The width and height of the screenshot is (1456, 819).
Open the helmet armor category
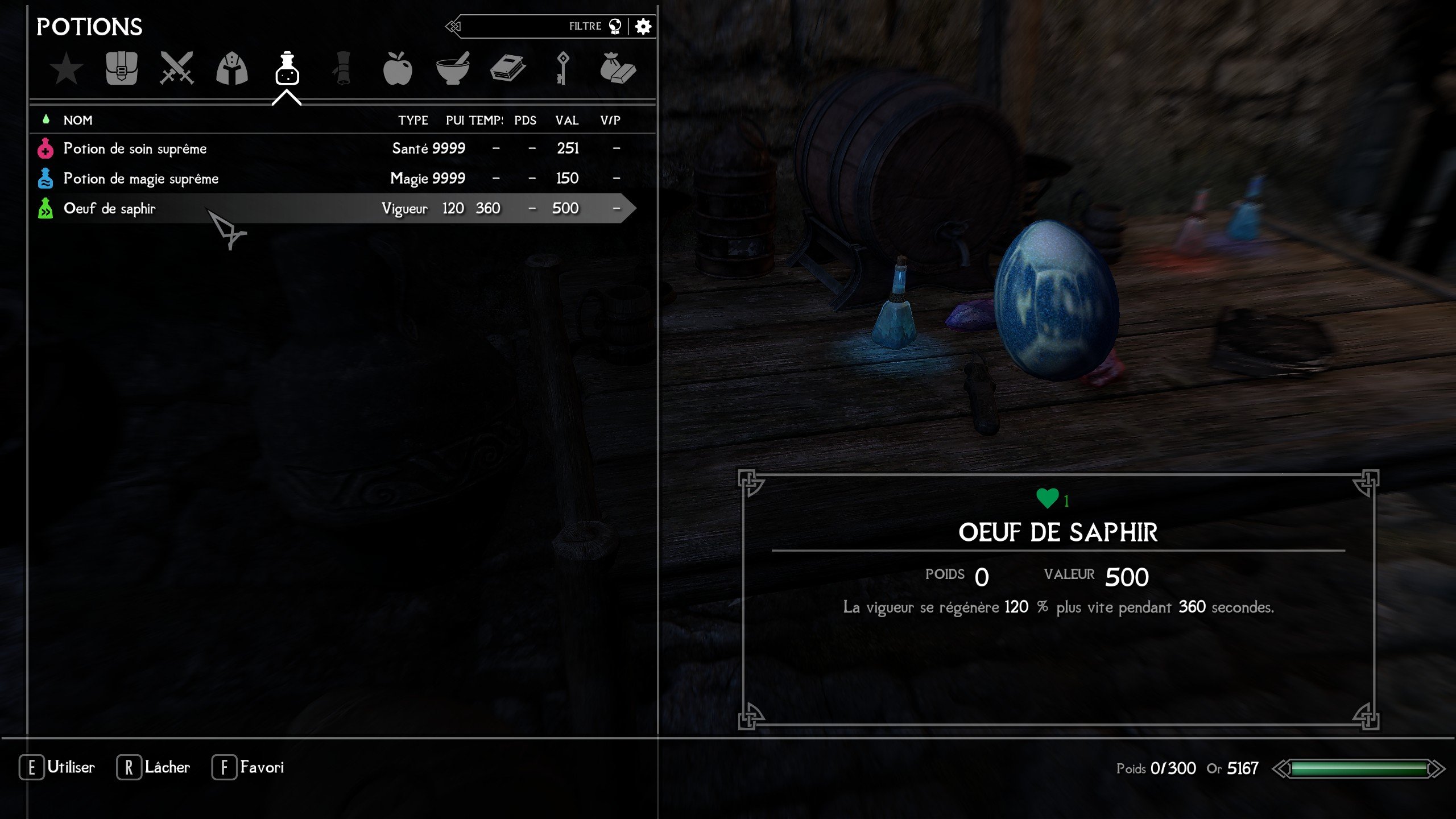tap(232, 69)
